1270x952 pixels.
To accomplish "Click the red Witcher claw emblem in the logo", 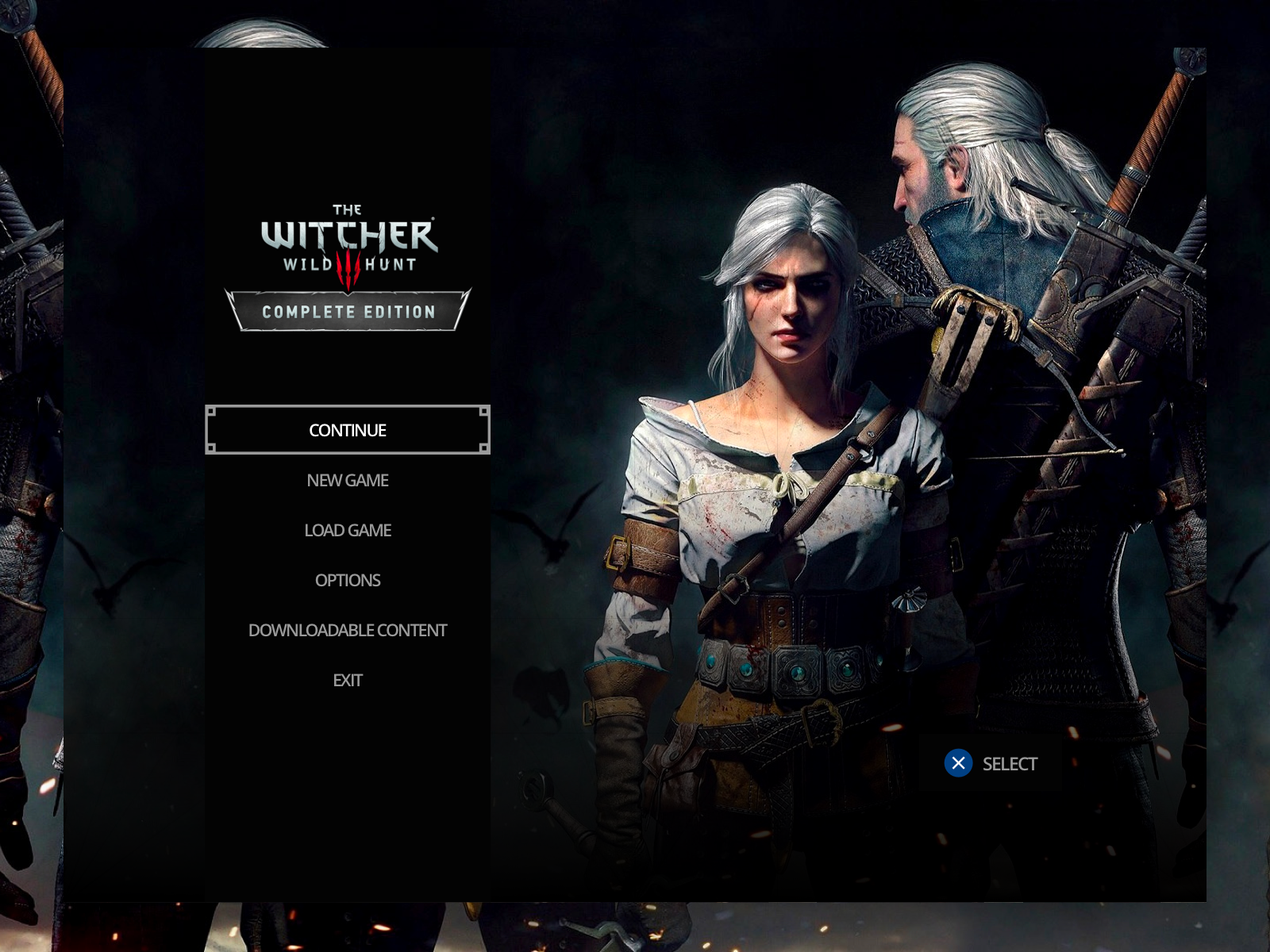I will (347, 269).
